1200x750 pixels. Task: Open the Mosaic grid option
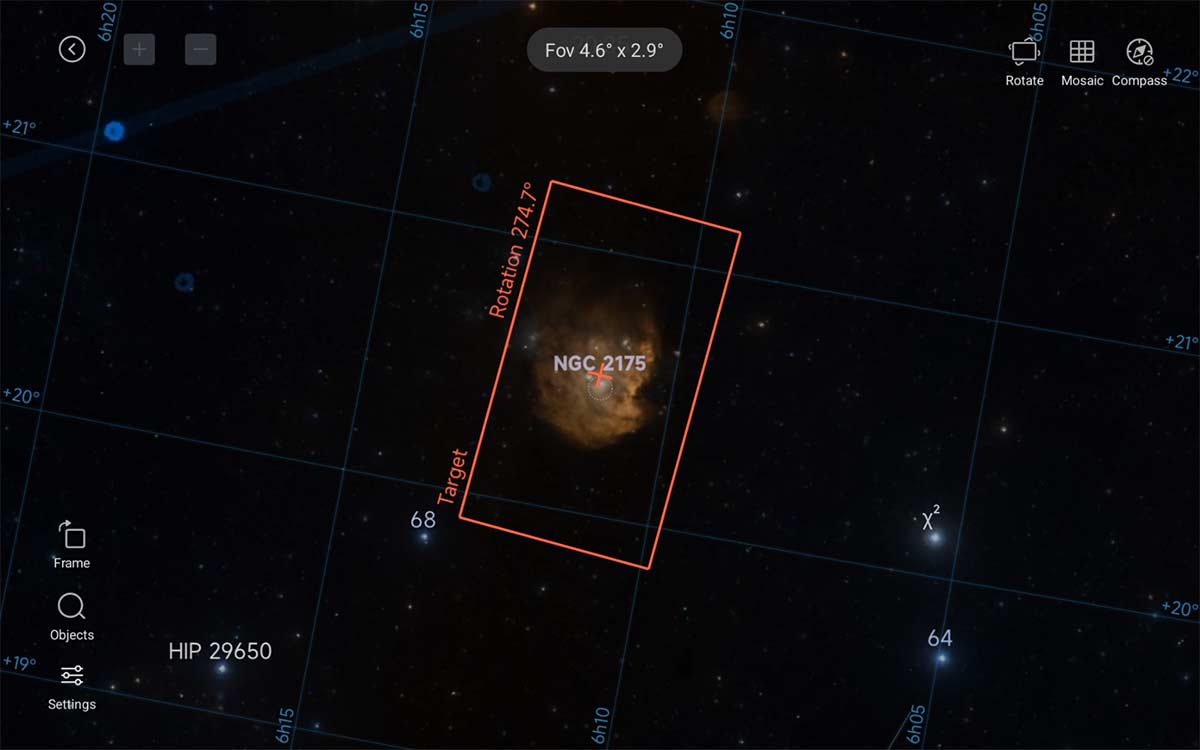(1081, 61)
